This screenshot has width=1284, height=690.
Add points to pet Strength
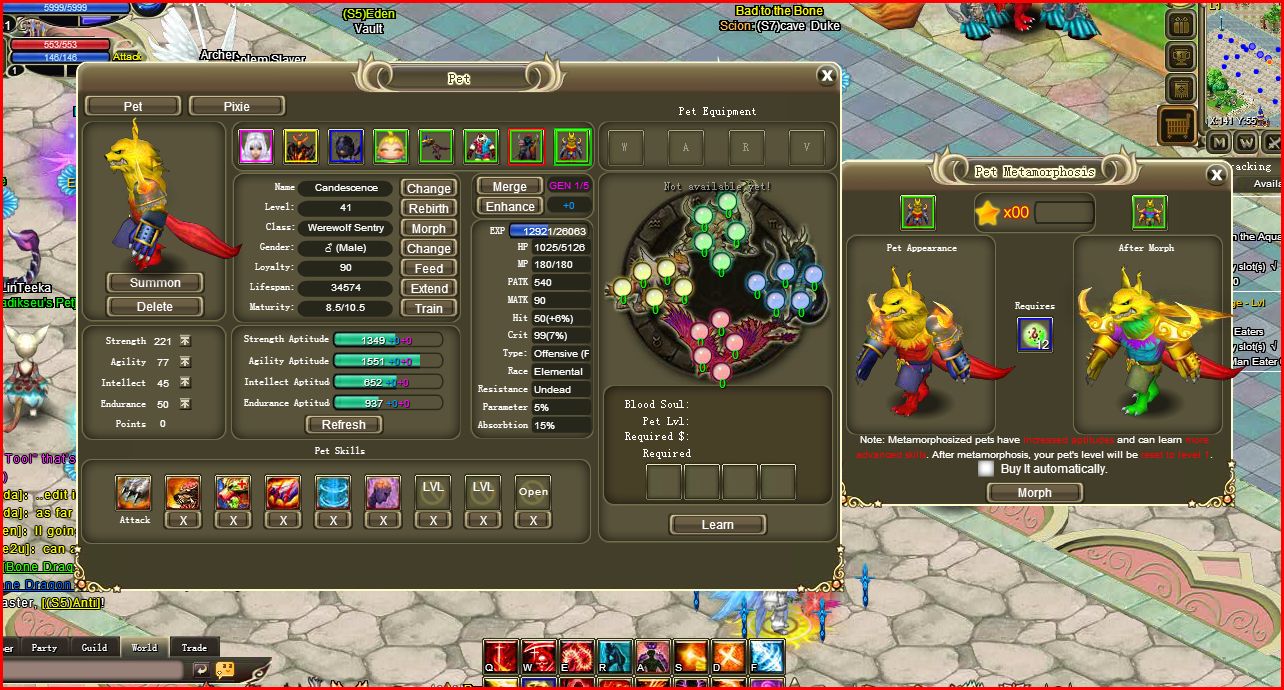[185, 341]
